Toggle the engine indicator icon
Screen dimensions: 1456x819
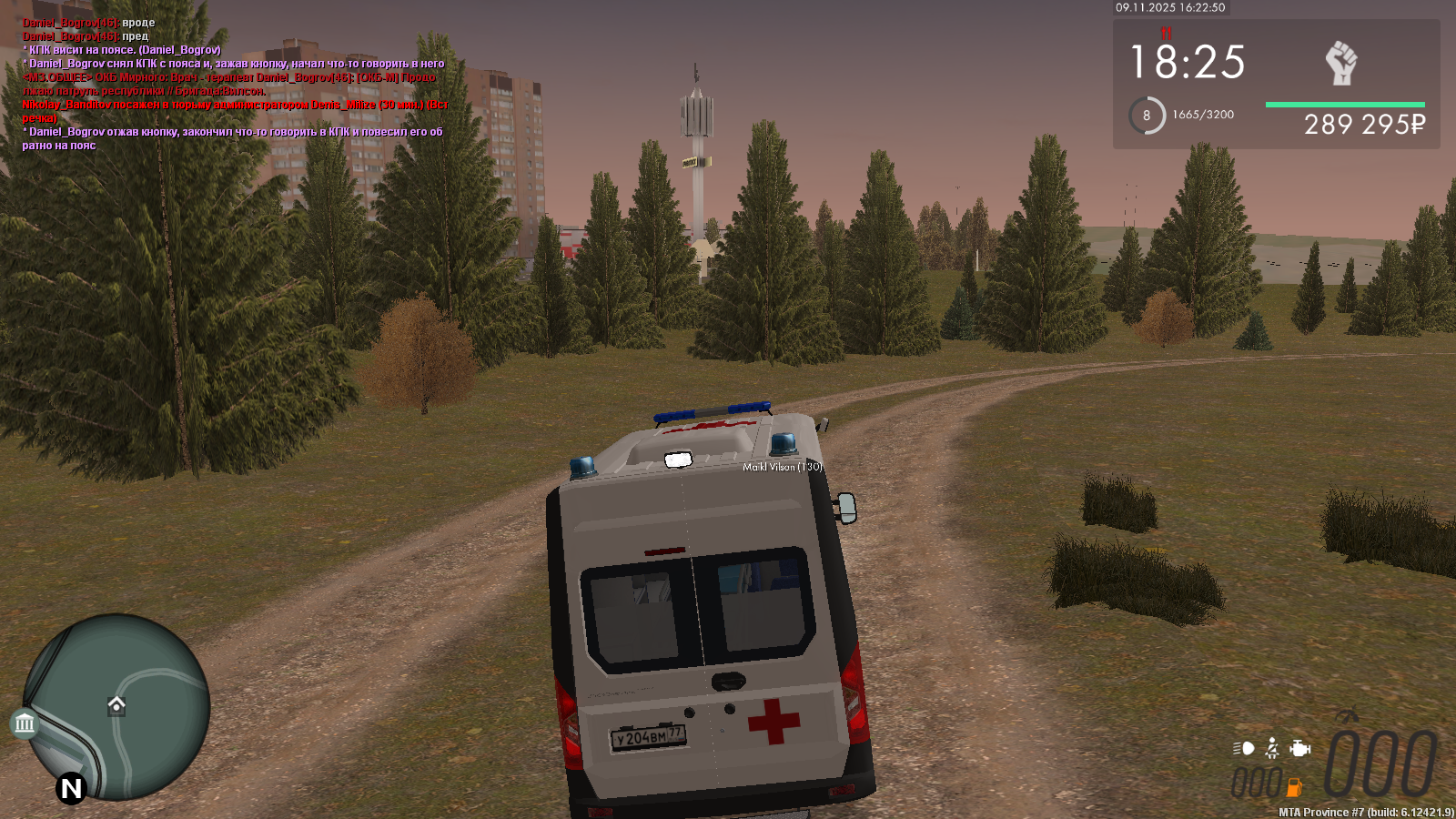[1300, 749]
